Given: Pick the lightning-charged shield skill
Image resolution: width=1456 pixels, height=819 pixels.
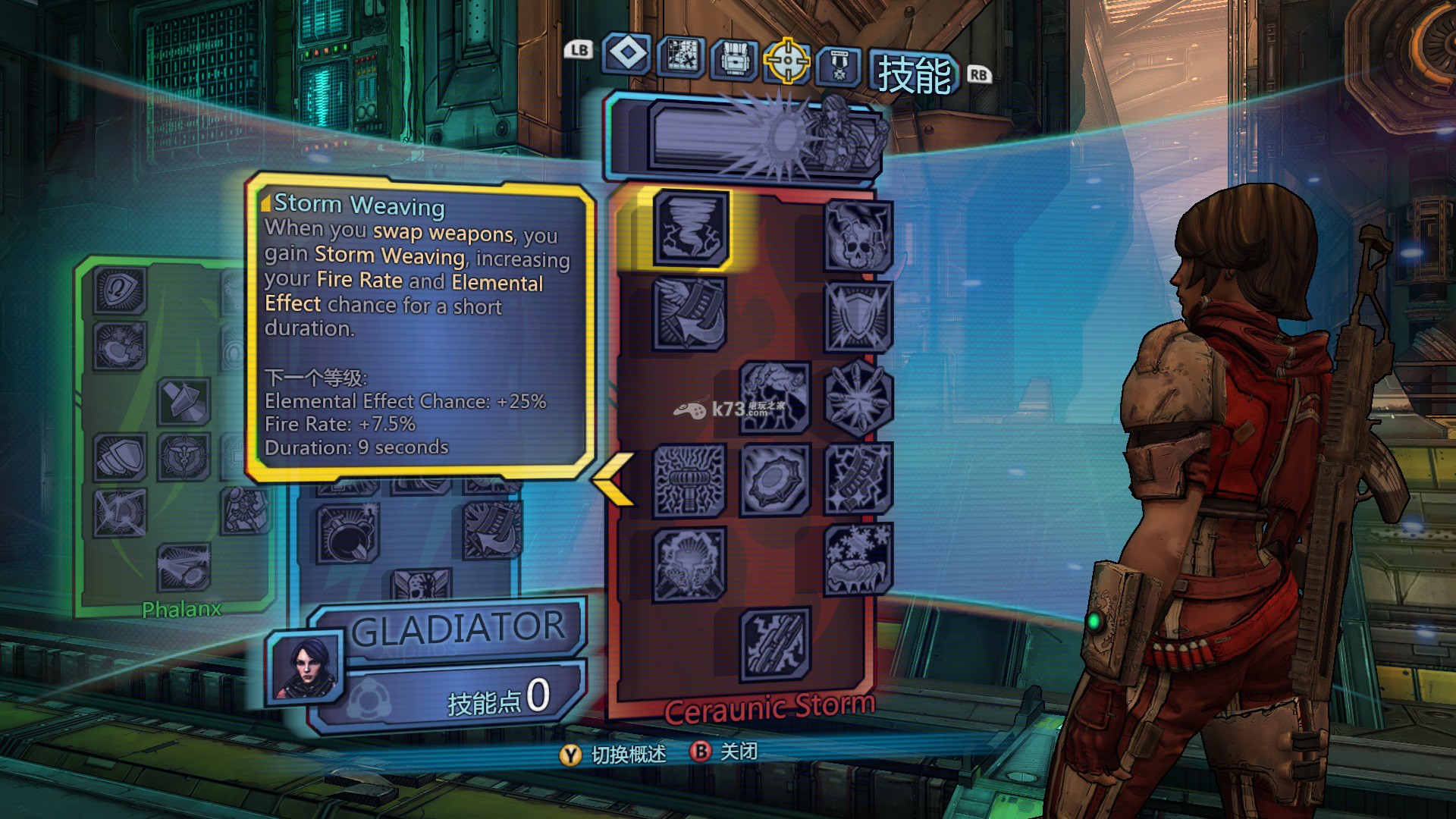Looking at the screenshot, I should [858, 316].
